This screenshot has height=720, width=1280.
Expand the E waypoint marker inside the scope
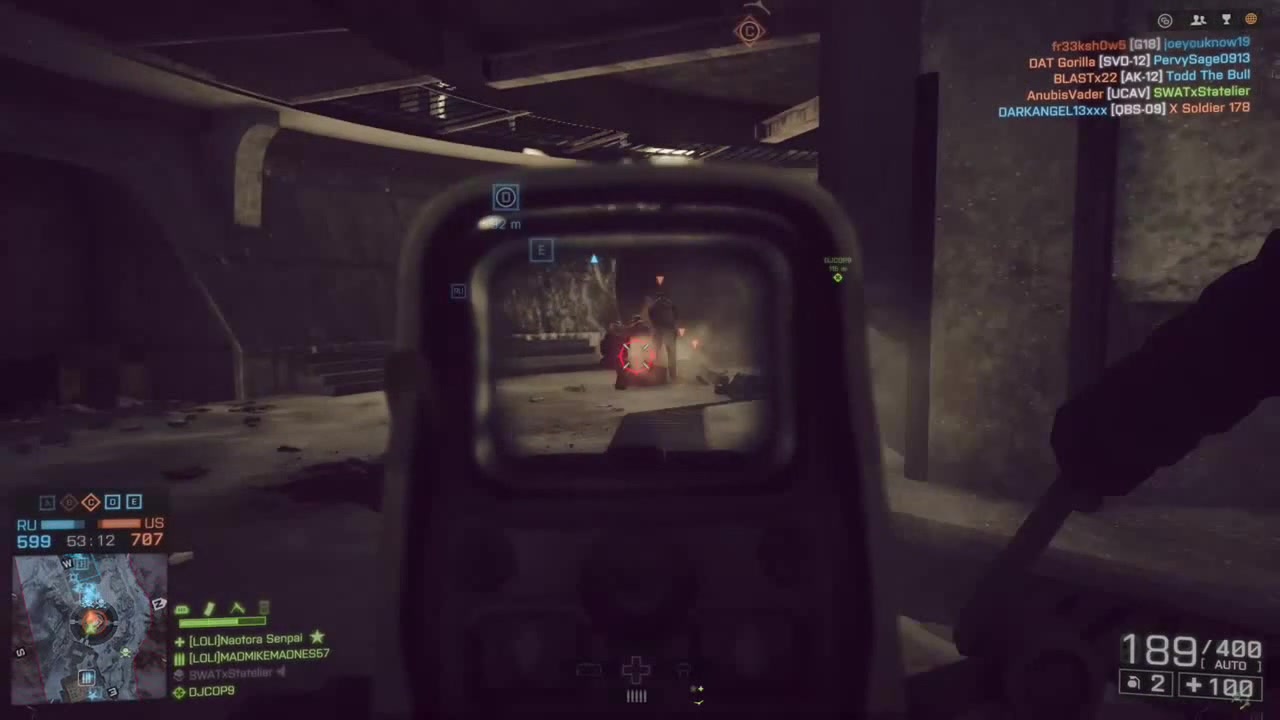(541, 250)
